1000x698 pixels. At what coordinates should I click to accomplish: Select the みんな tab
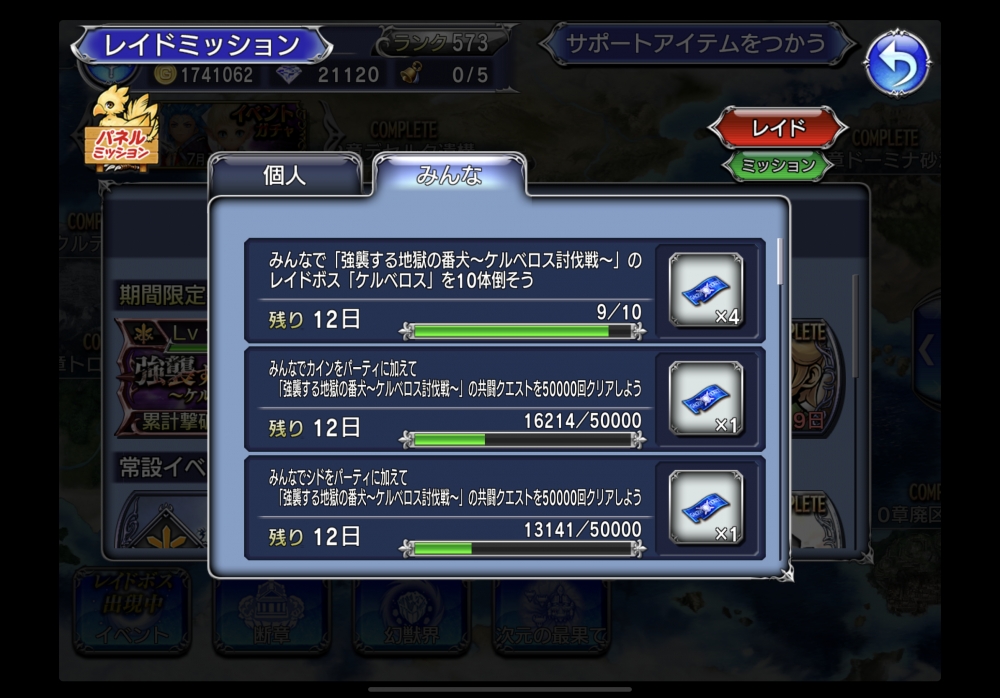point(449,176)
